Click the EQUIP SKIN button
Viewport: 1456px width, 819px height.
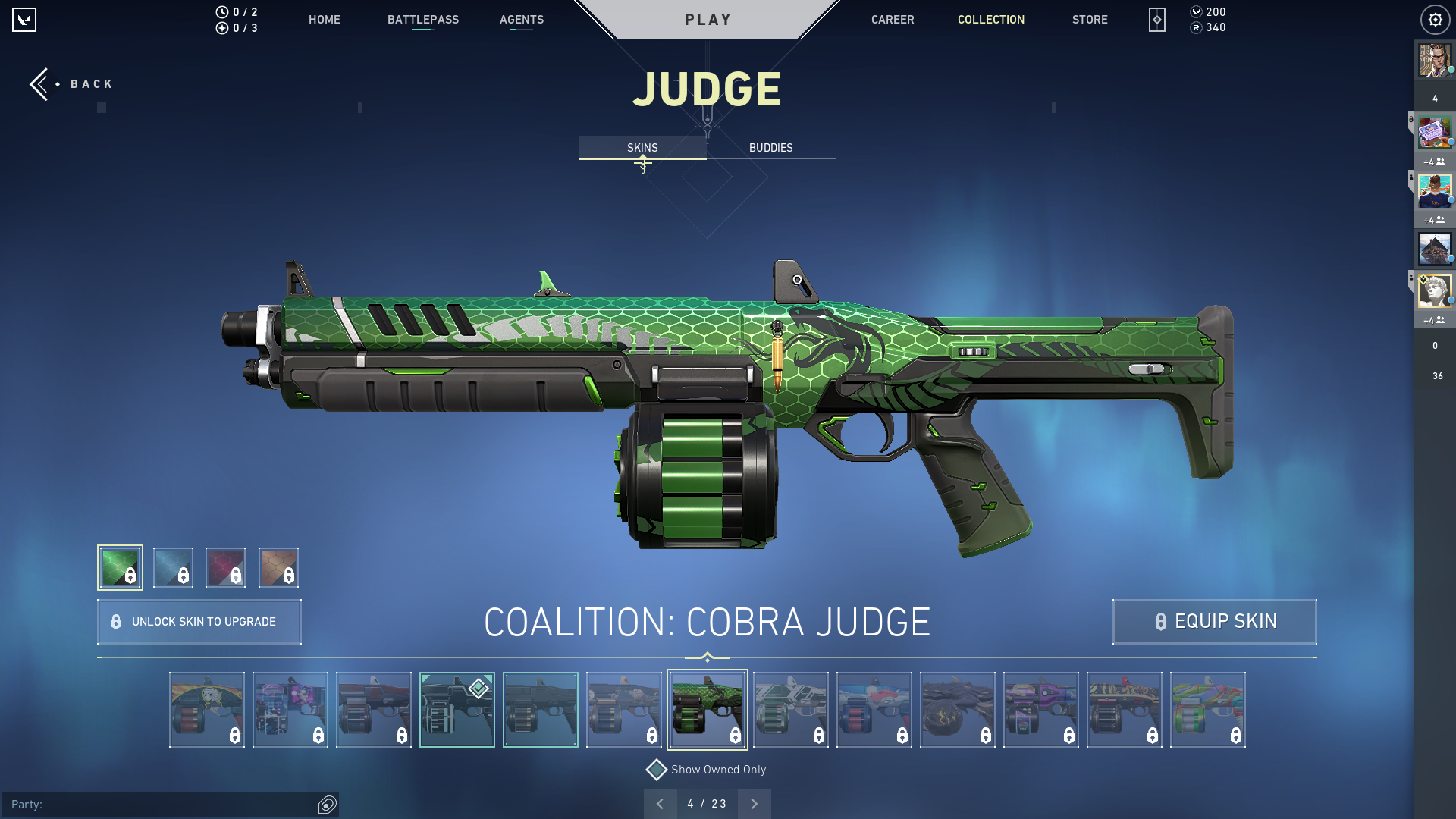click(1213, 621)
